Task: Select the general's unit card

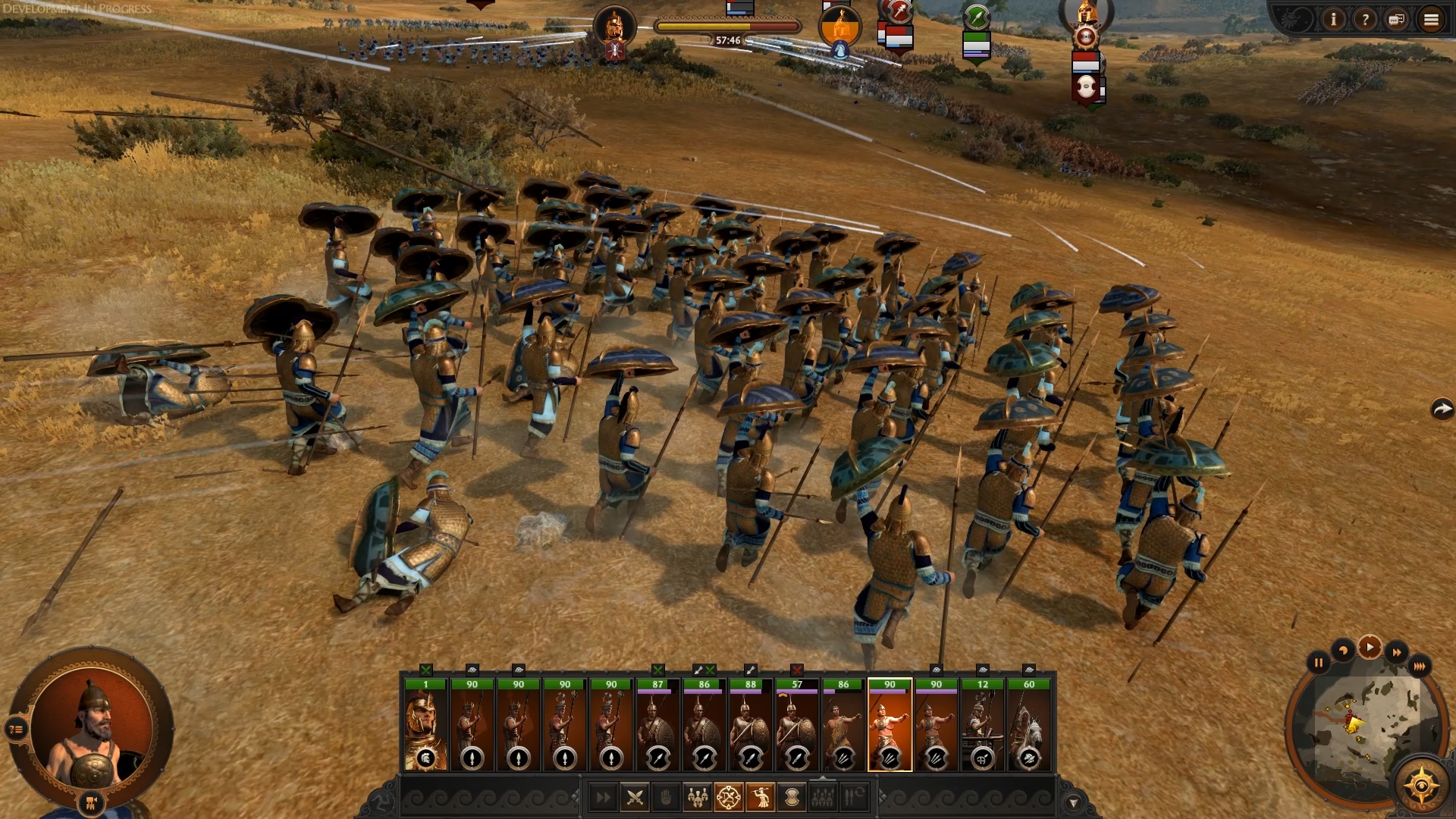Action: pos(425,726)
